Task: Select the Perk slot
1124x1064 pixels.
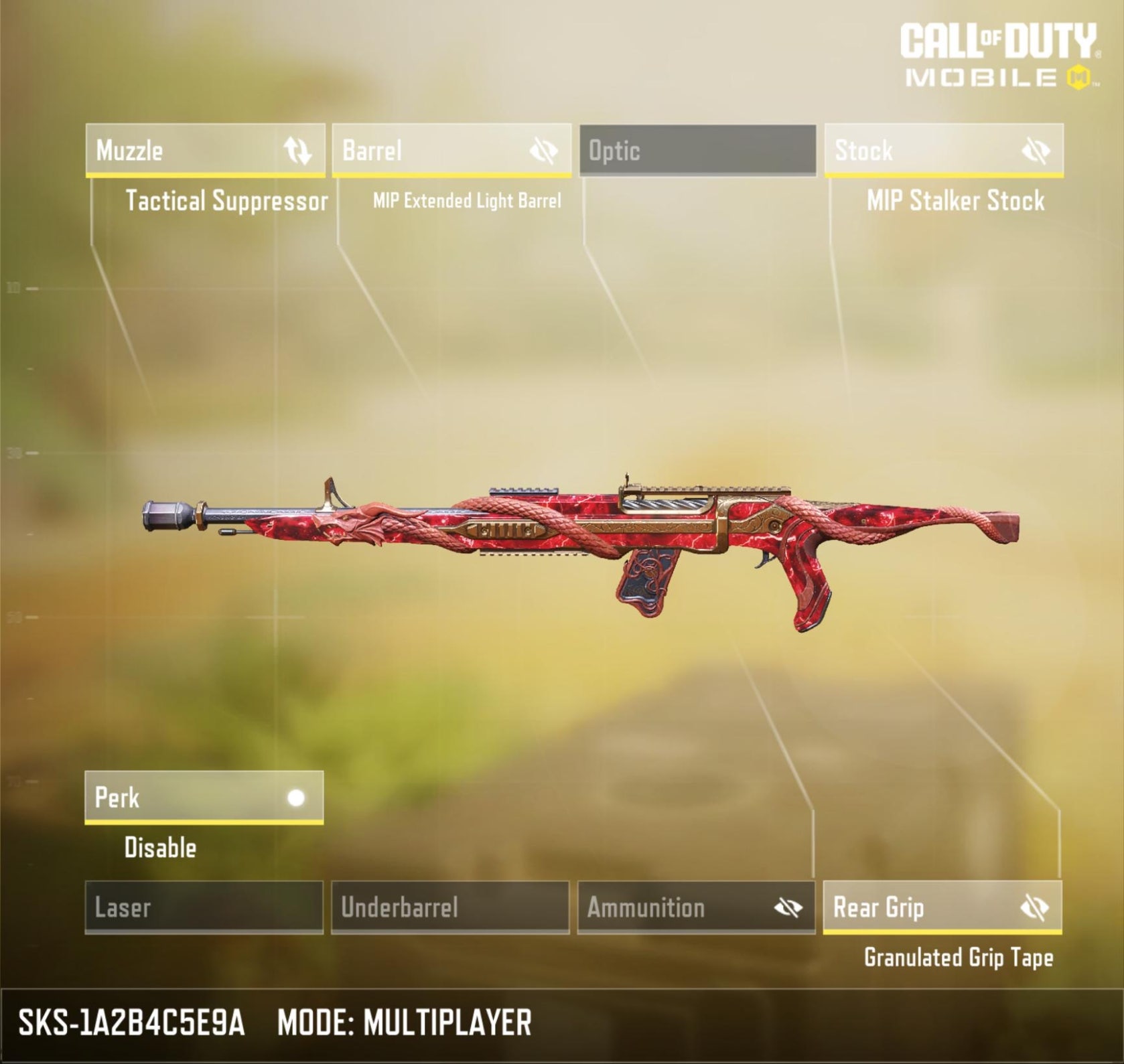Action: point(181,797)
